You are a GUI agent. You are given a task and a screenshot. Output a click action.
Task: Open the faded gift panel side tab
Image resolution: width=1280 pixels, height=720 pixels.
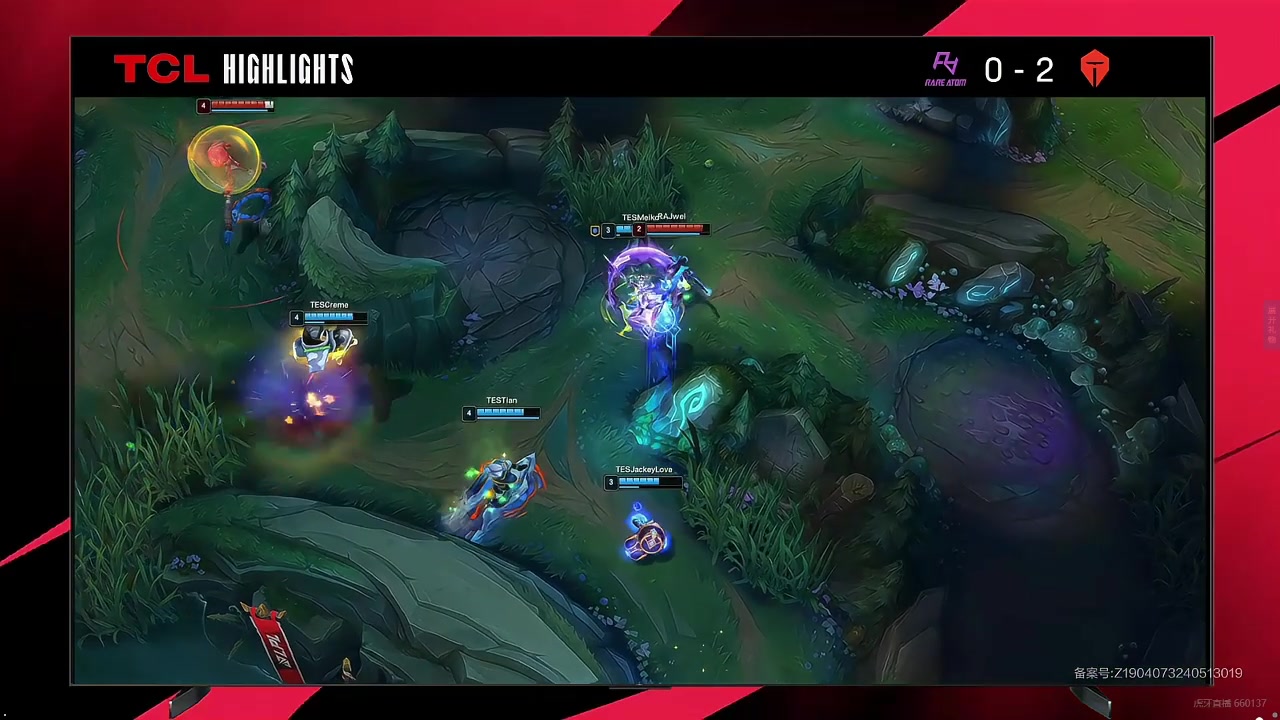pyautogui.click(x=1272, y=324)
